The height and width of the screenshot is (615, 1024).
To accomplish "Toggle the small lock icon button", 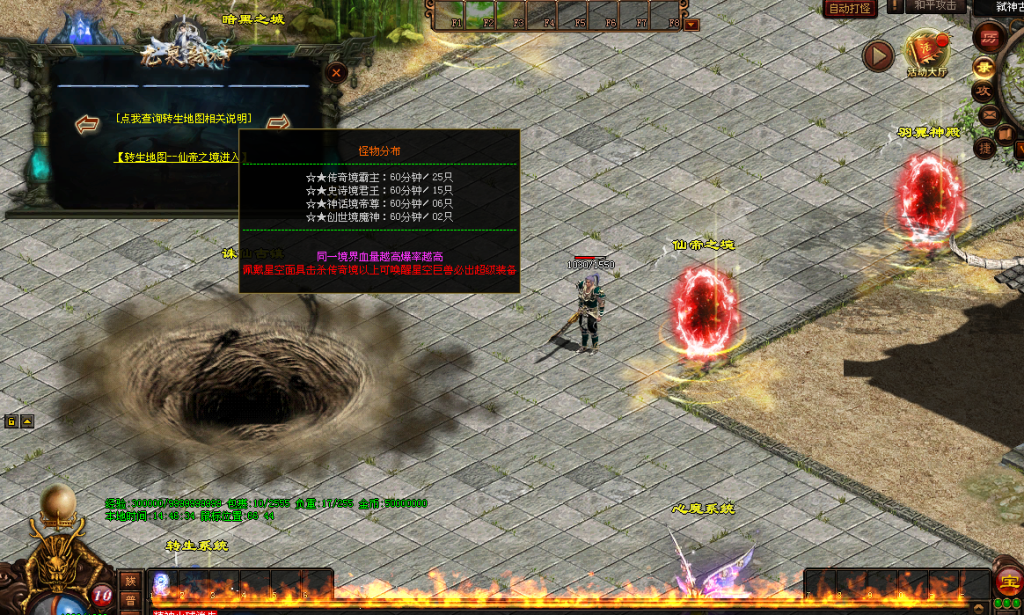I will point(11,421).
